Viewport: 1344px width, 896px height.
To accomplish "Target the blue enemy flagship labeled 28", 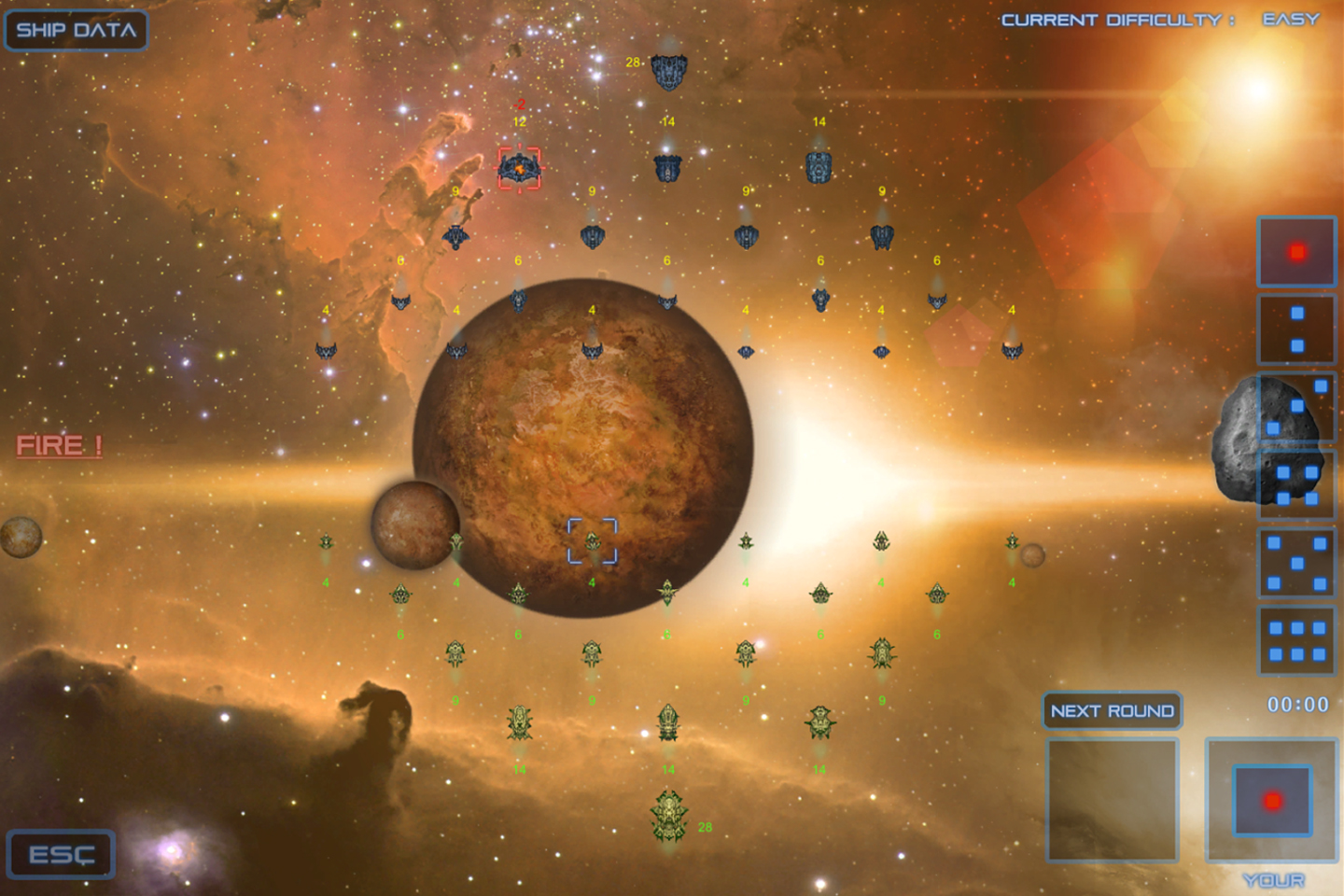I will 668,70.
